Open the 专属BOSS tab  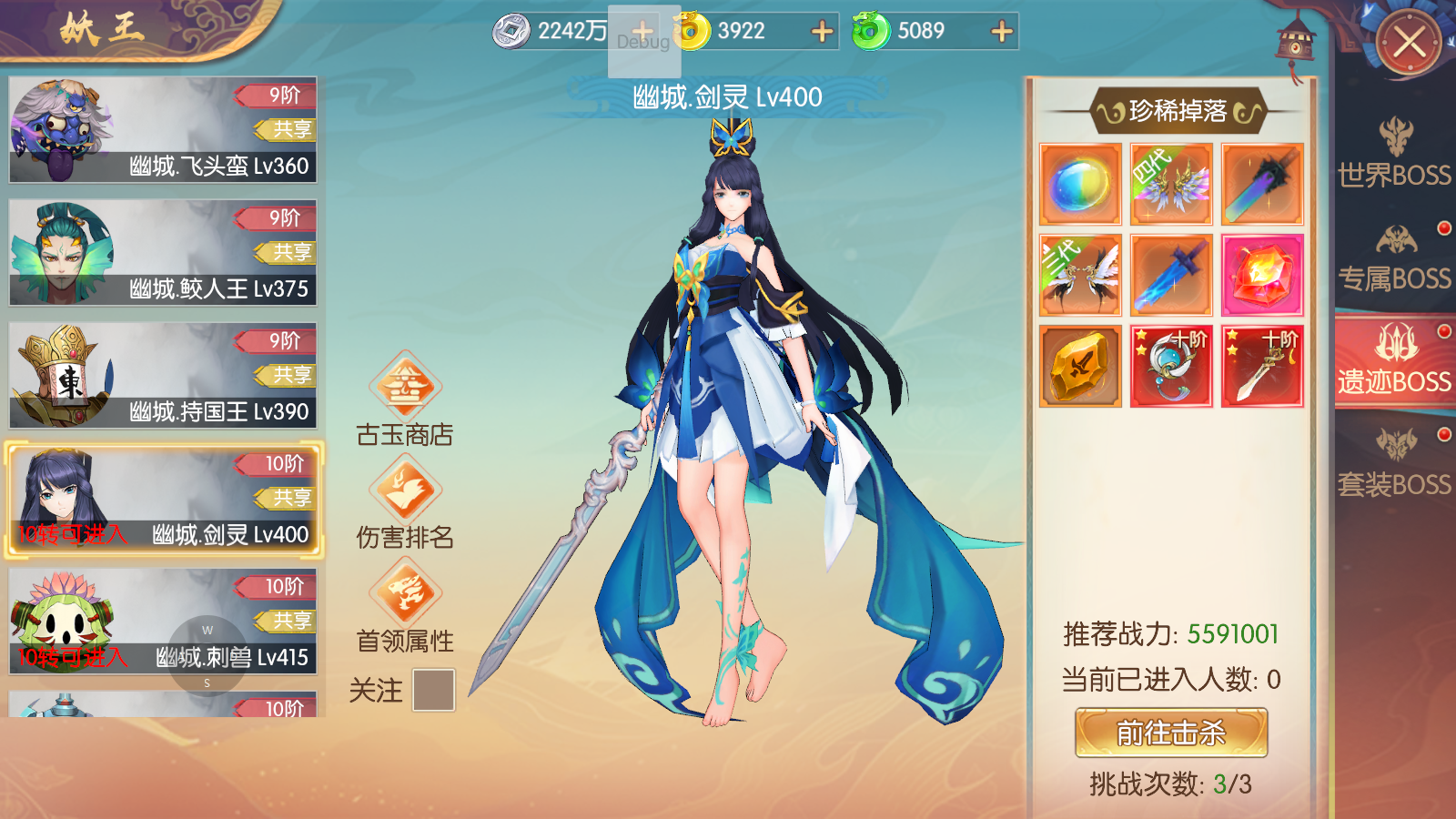pyautogui.click(x=1394, y=258)
